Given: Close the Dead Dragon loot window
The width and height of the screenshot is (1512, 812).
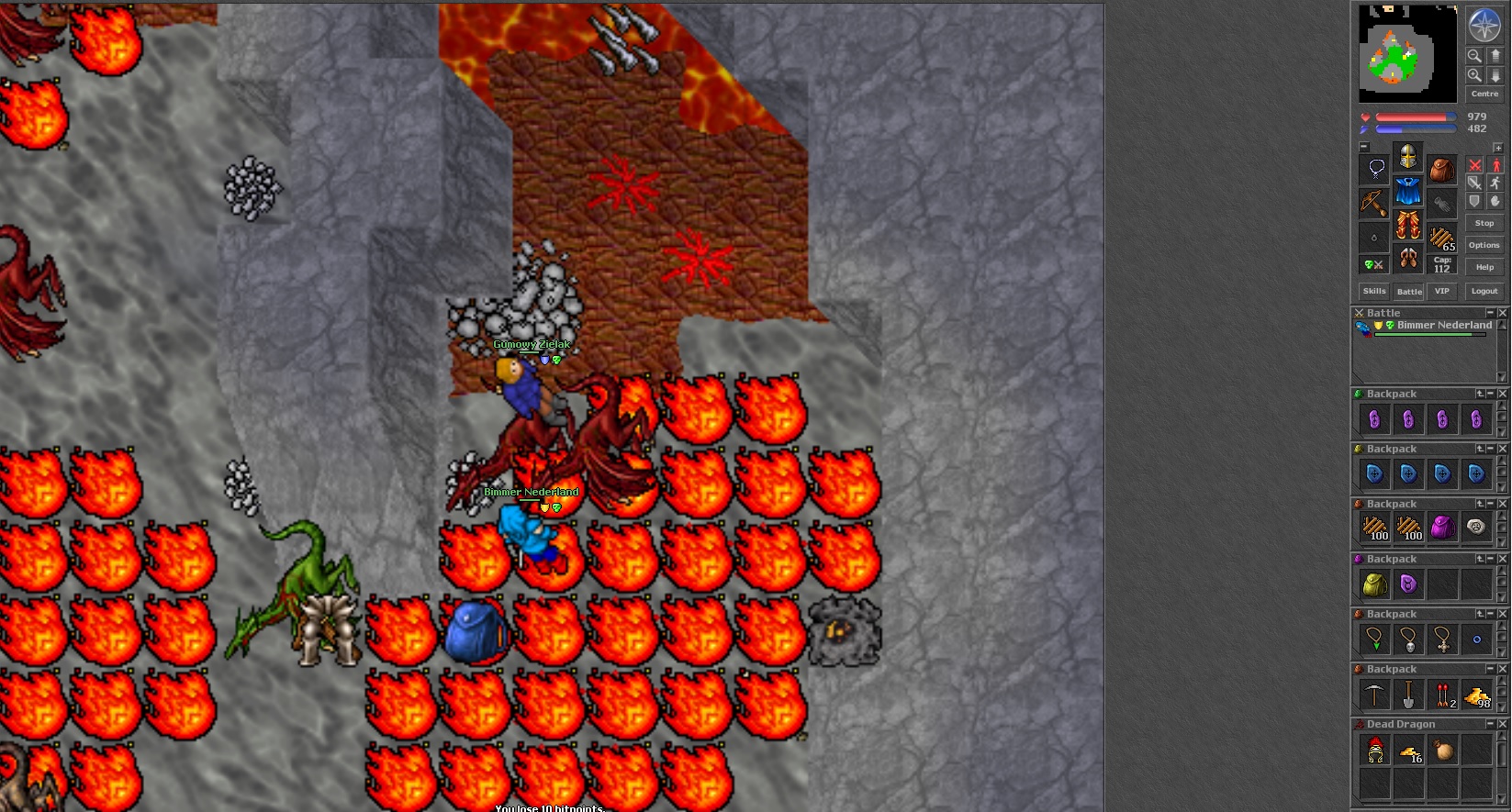Looking at the screenshot, I should [x=1503, y=724].
